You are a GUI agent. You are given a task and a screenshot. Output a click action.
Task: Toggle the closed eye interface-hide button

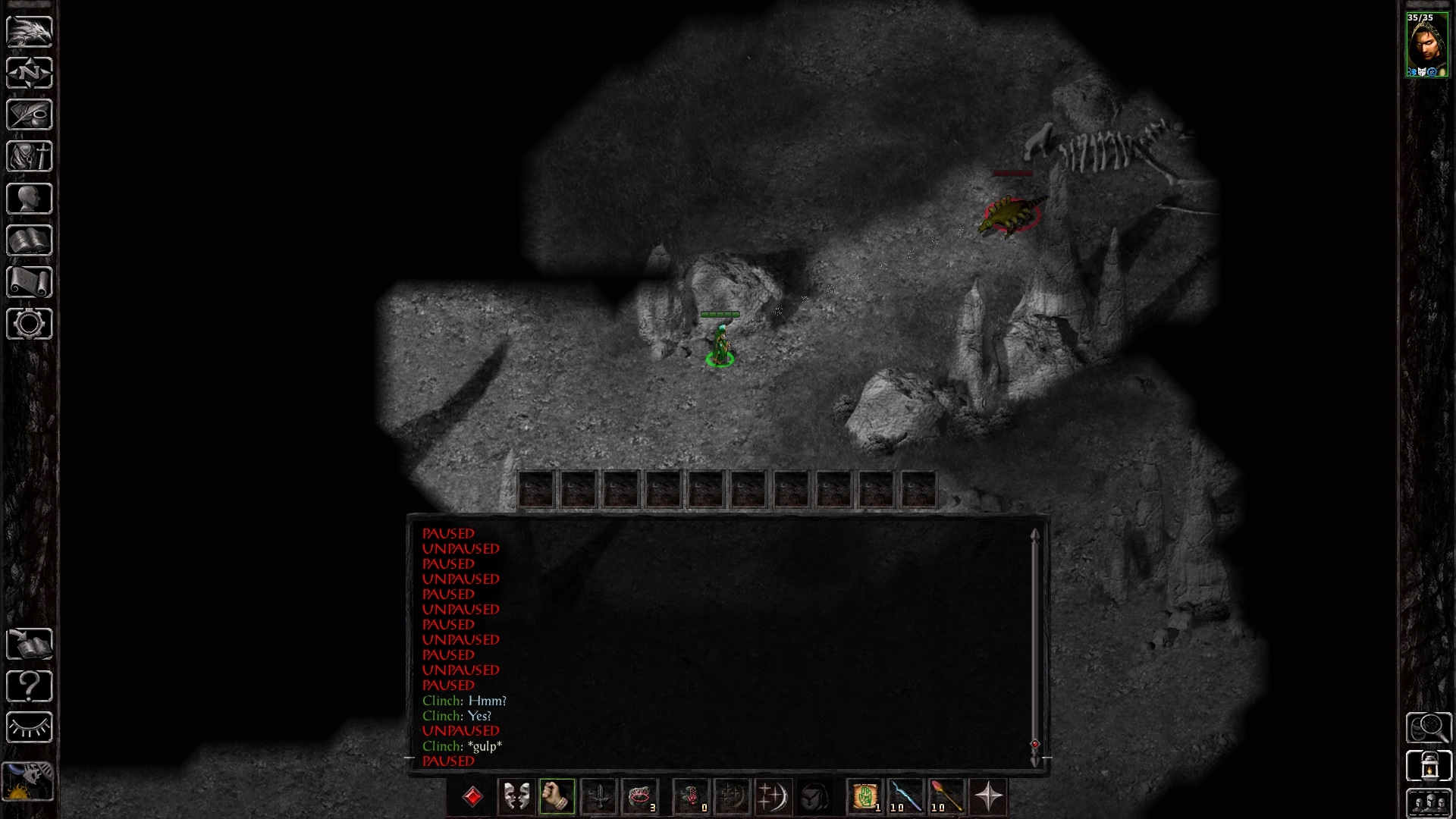(x=30, y=727)
